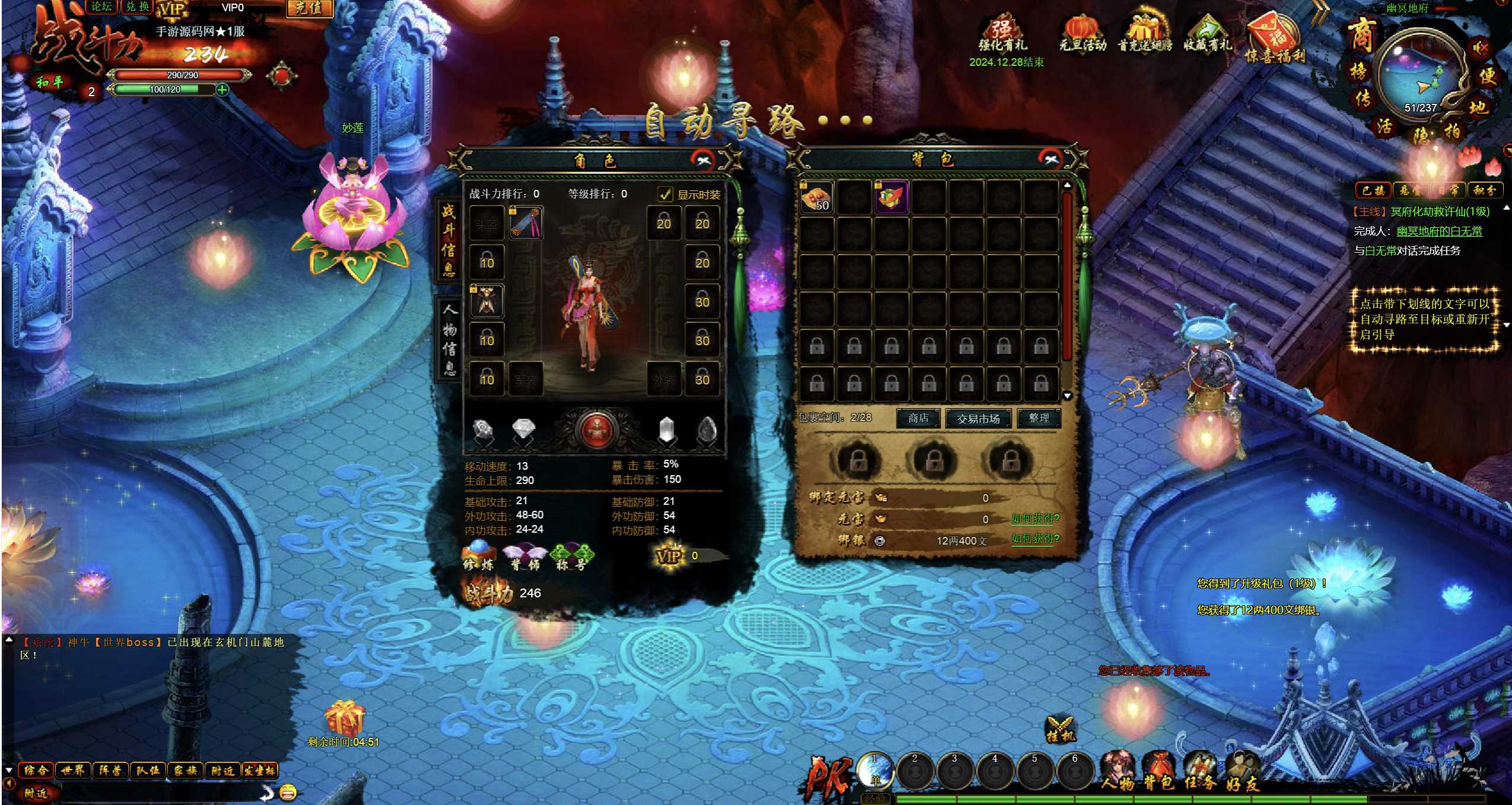Open the 商店 shop from the bag

coord(918,418)
